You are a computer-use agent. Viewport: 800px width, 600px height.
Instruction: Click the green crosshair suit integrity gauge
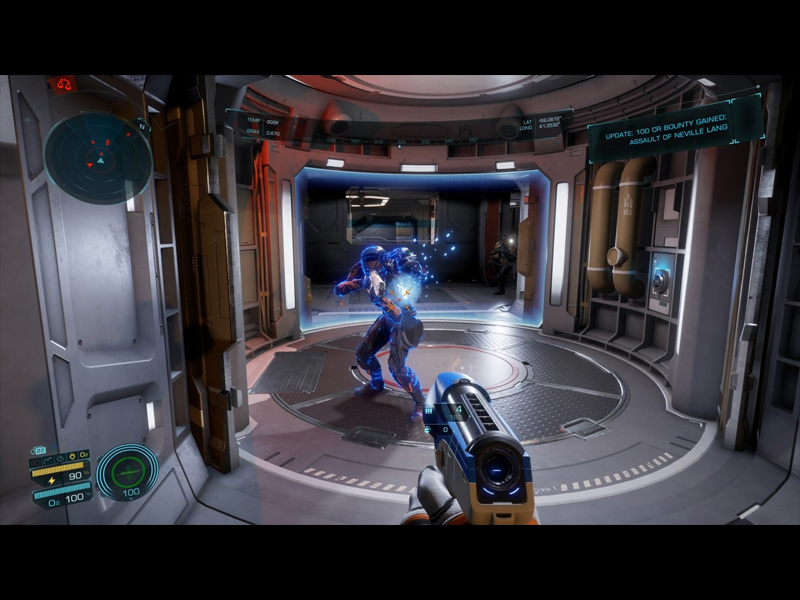tap(128, 470)
